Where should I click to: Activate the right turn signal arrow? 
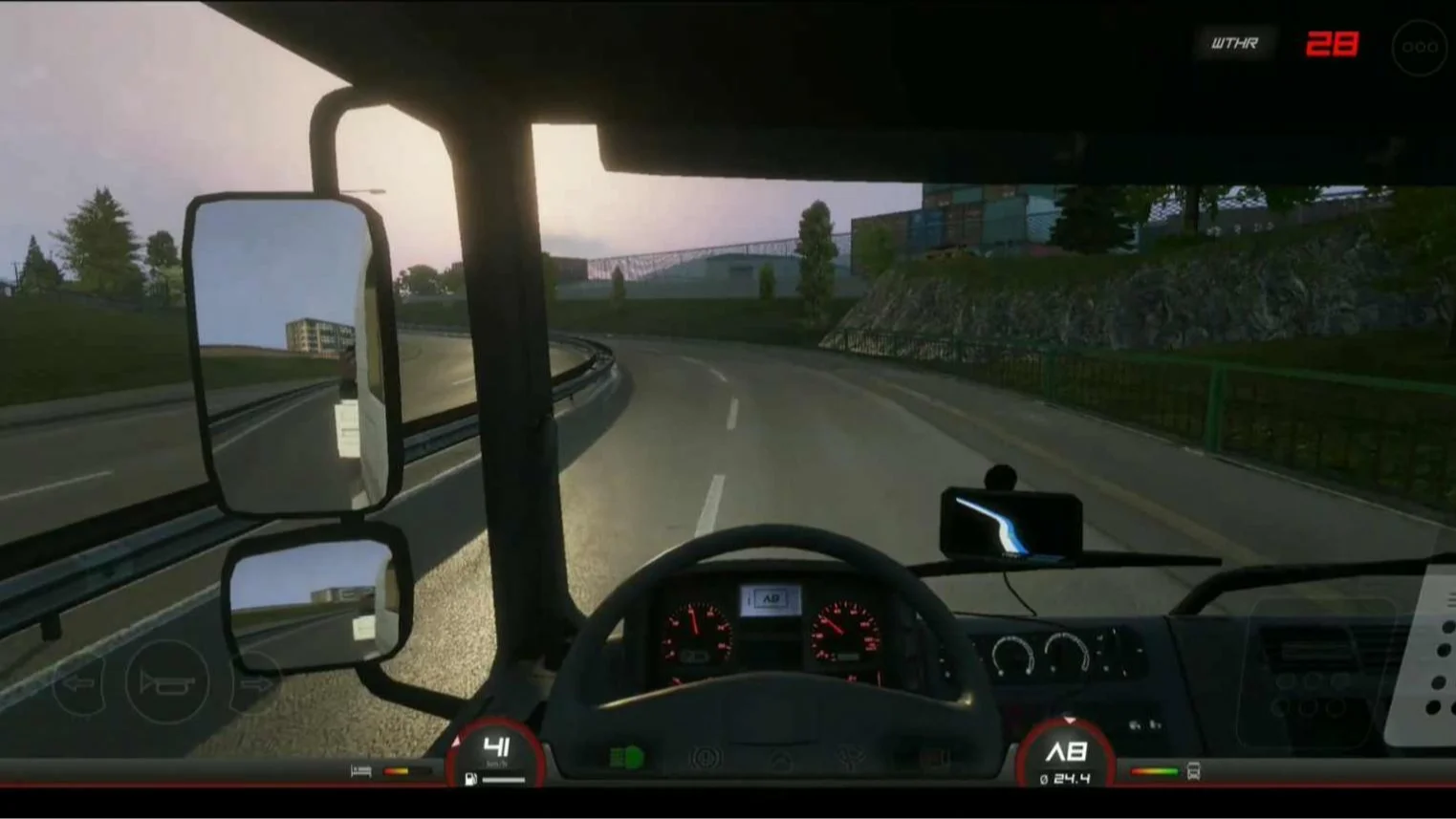(255, 684)
